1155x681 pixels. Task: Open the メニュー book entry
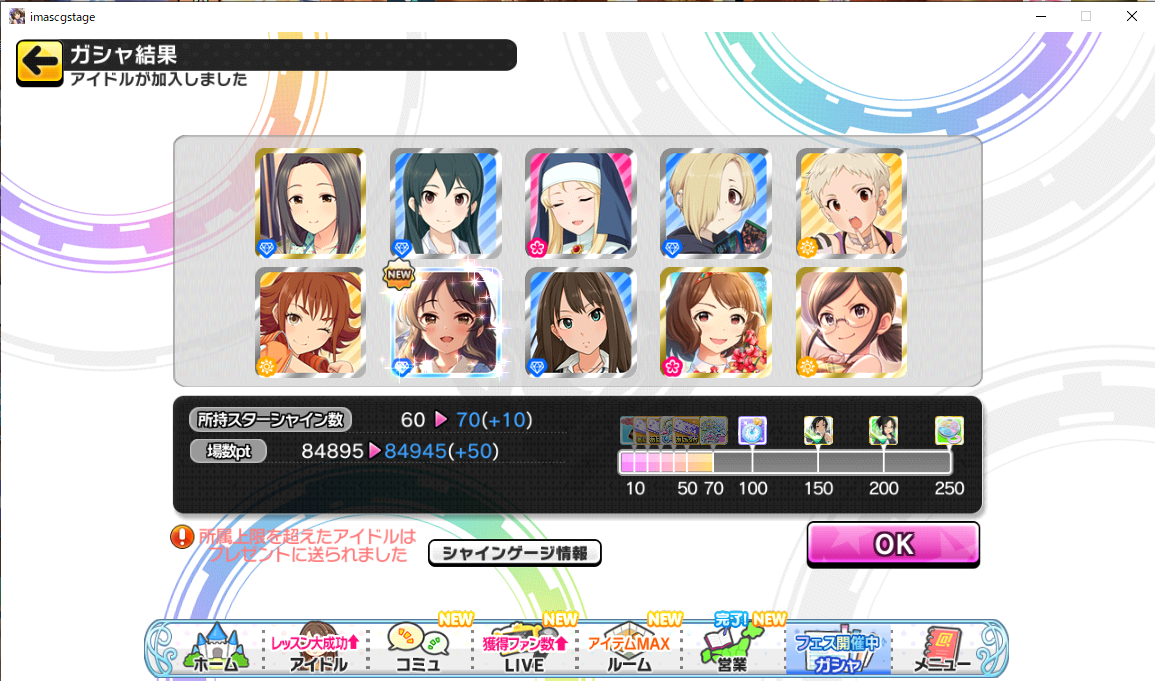pyautogui.click(x=942, y=648)
